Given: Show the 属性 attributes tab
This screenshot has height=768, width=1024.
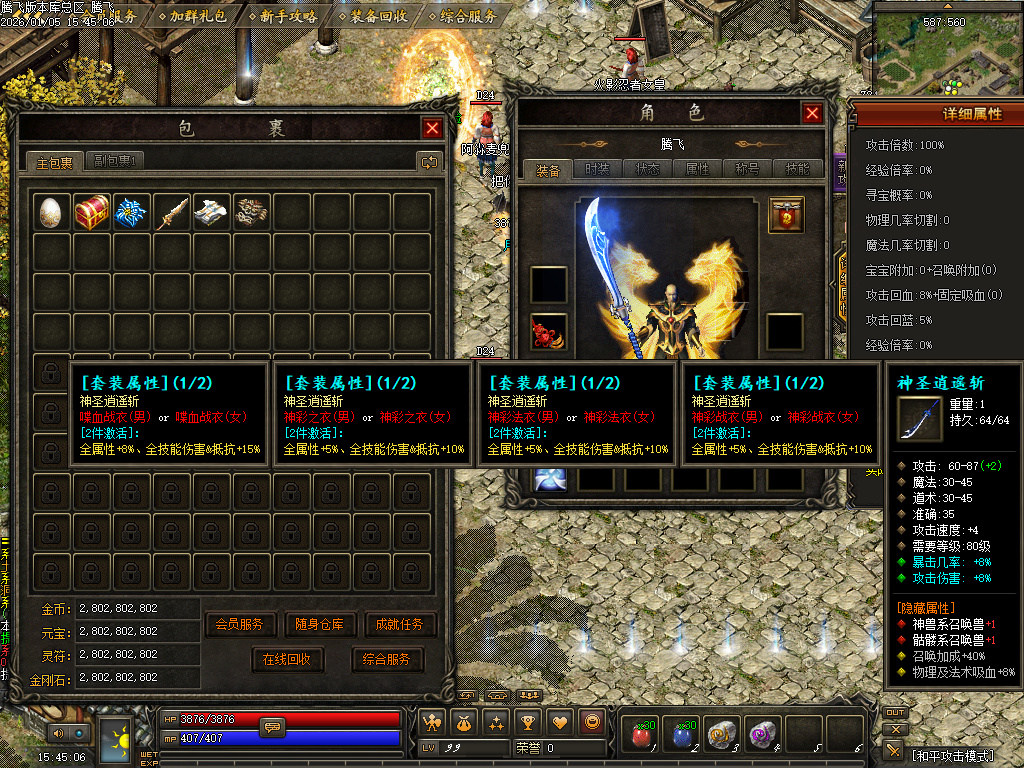Looking at the screenshot, I should tap(697, 169).
